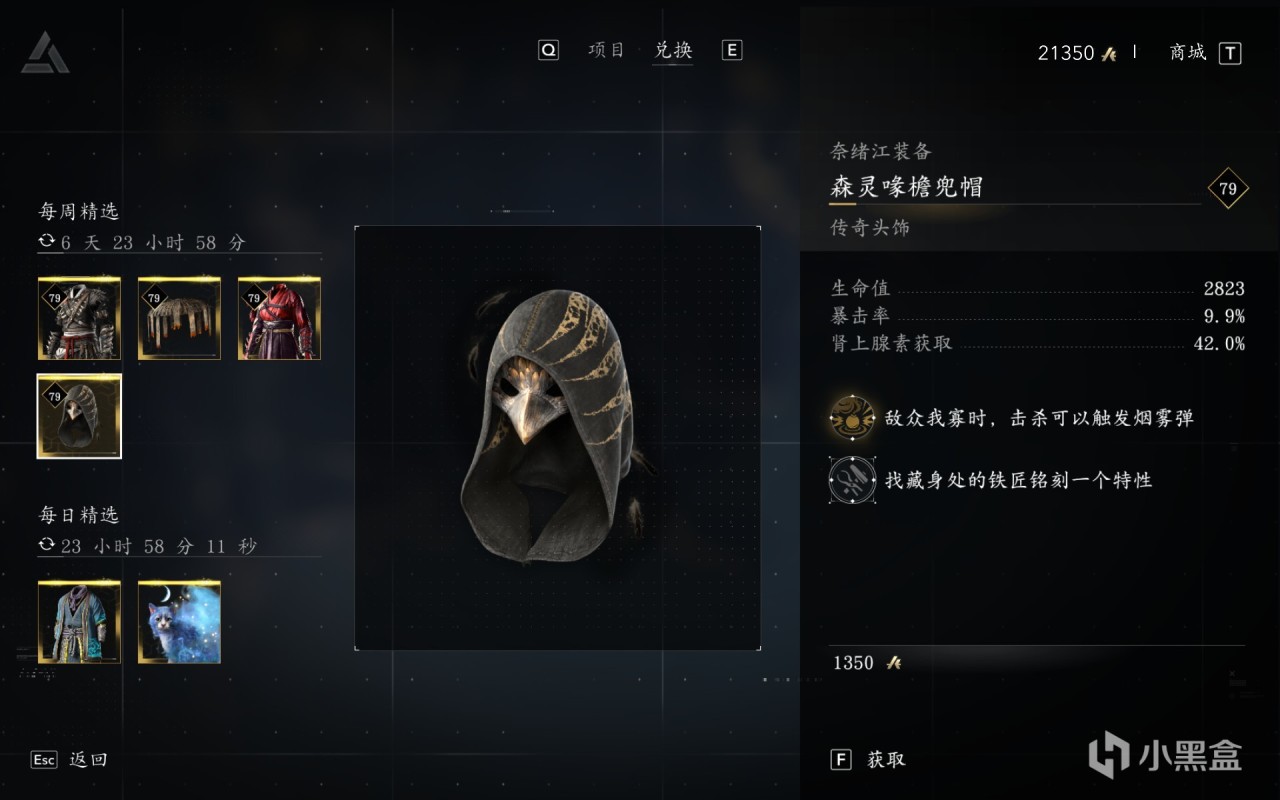Screen dimensions: 1280x800
Task: Click the level 79 diamond badge on item name
Action: click(1229, 188)
